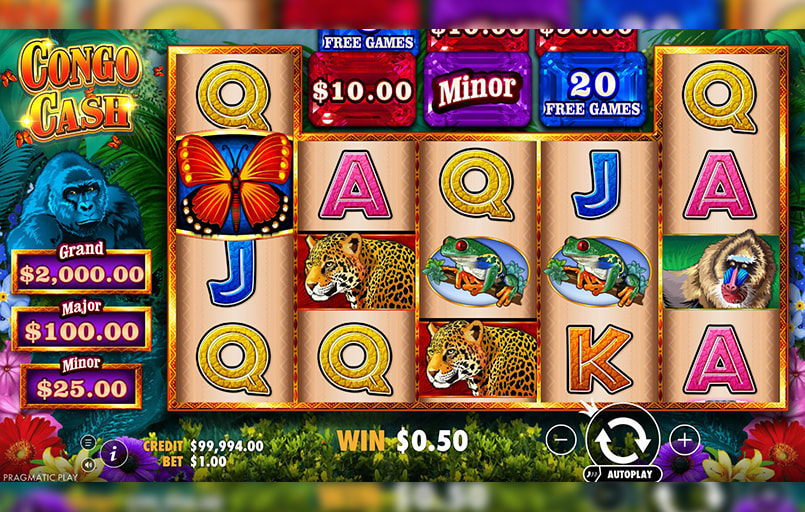The width and height of the screenshot is (805, 512).
Task: Open the game info paytable
Action: [113, 453]
